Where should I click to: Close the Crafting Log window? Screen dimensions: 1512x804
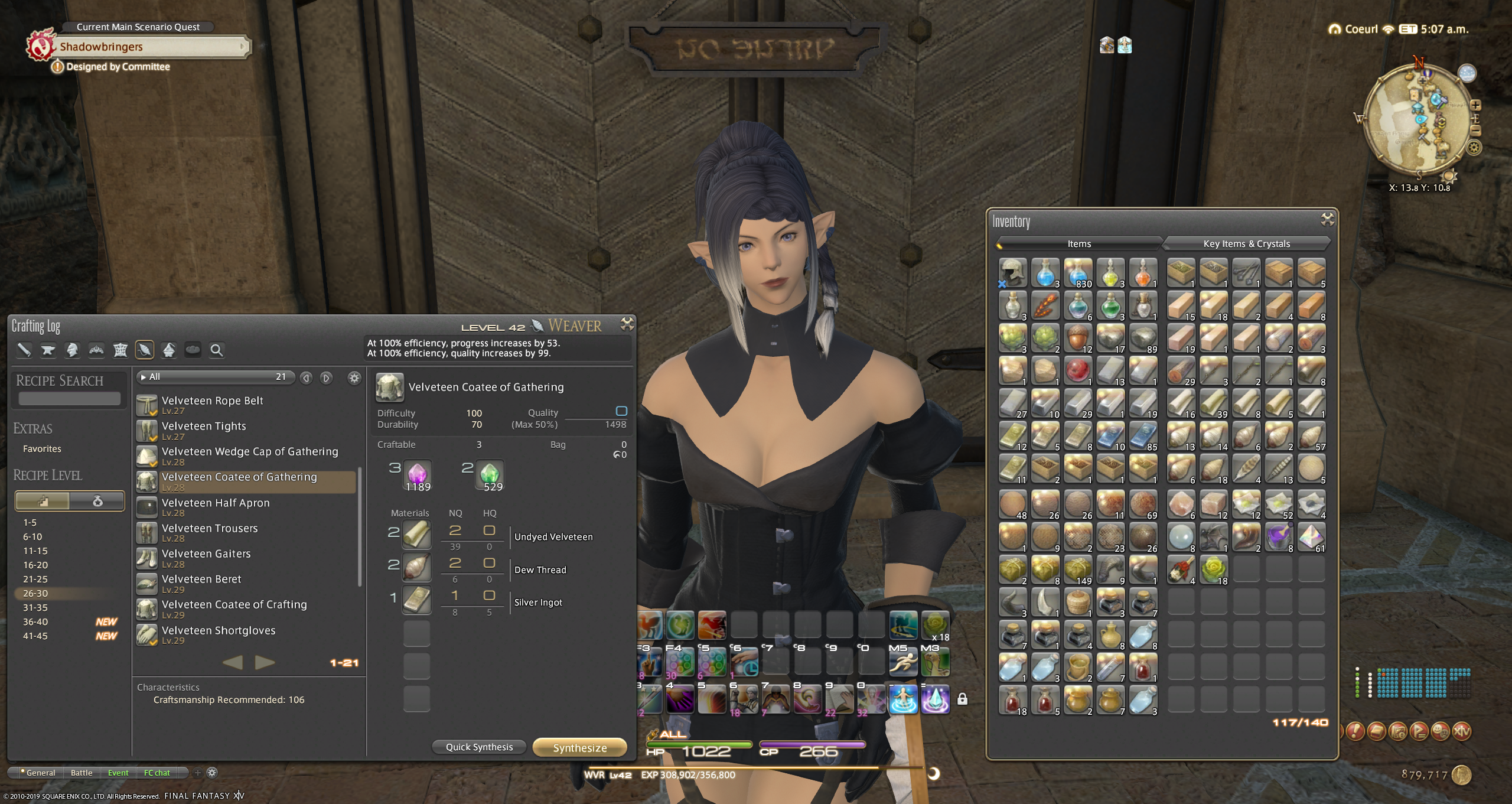pyautogui.click(x=627, y=324)
